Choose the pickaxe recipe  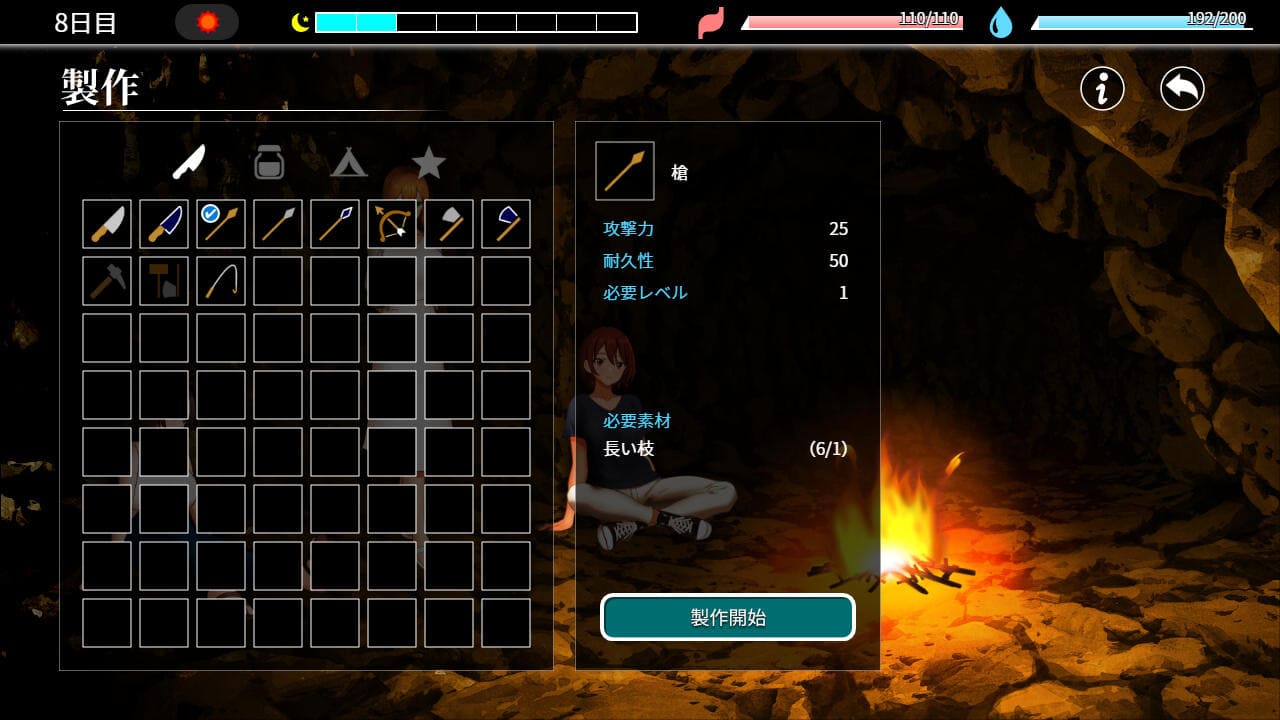tap(107, 281)
